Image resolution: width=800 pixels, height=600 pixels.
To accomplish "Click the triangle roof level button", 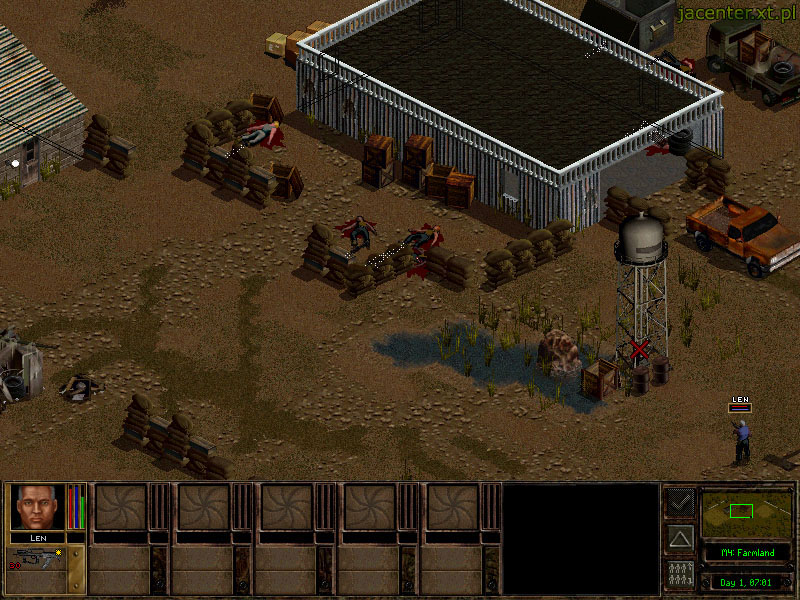I will point(680,538).
